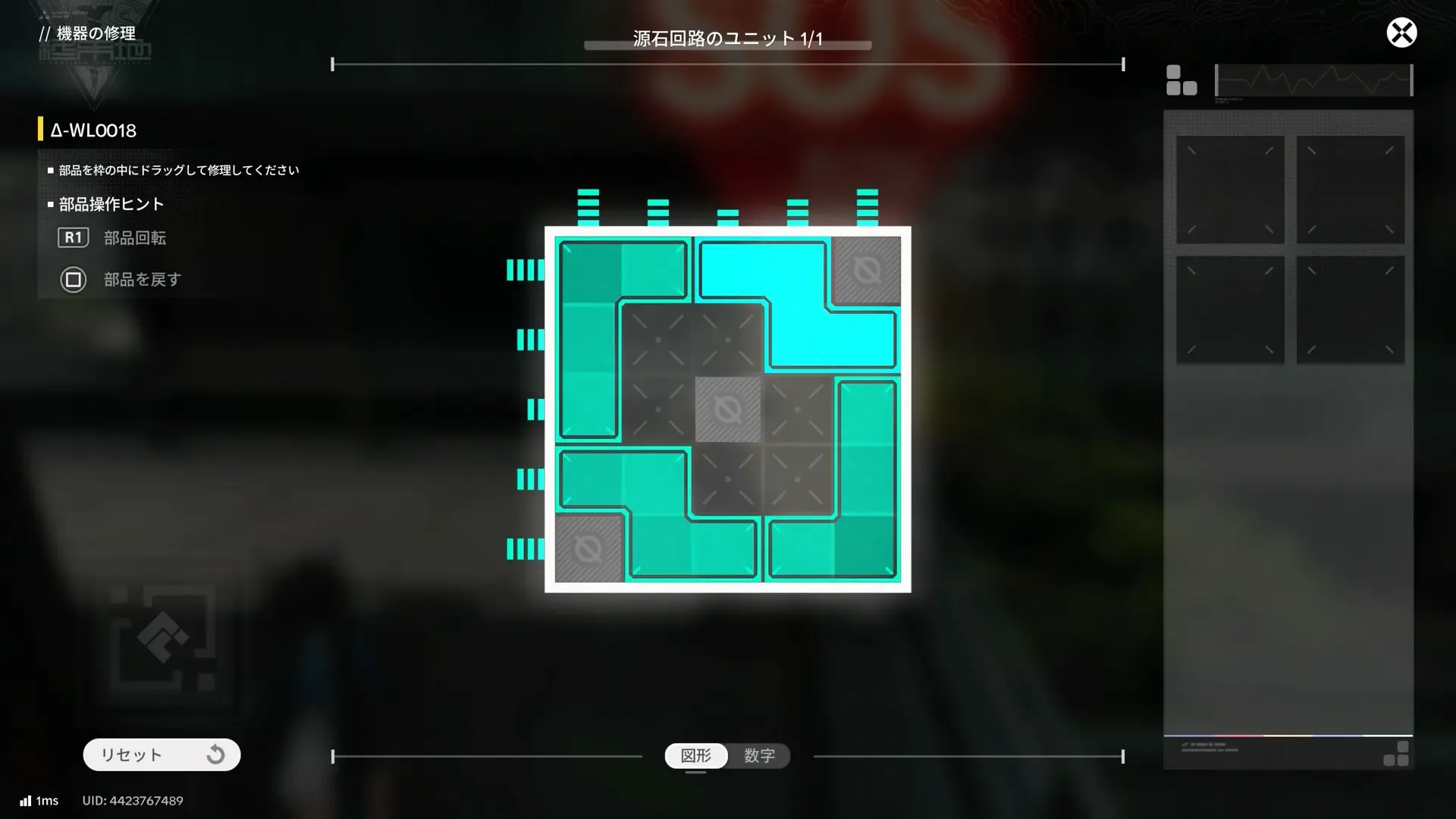Select the 図形 display tab
This screenshot has height=819, width=1456.
[x=695, y=755]
